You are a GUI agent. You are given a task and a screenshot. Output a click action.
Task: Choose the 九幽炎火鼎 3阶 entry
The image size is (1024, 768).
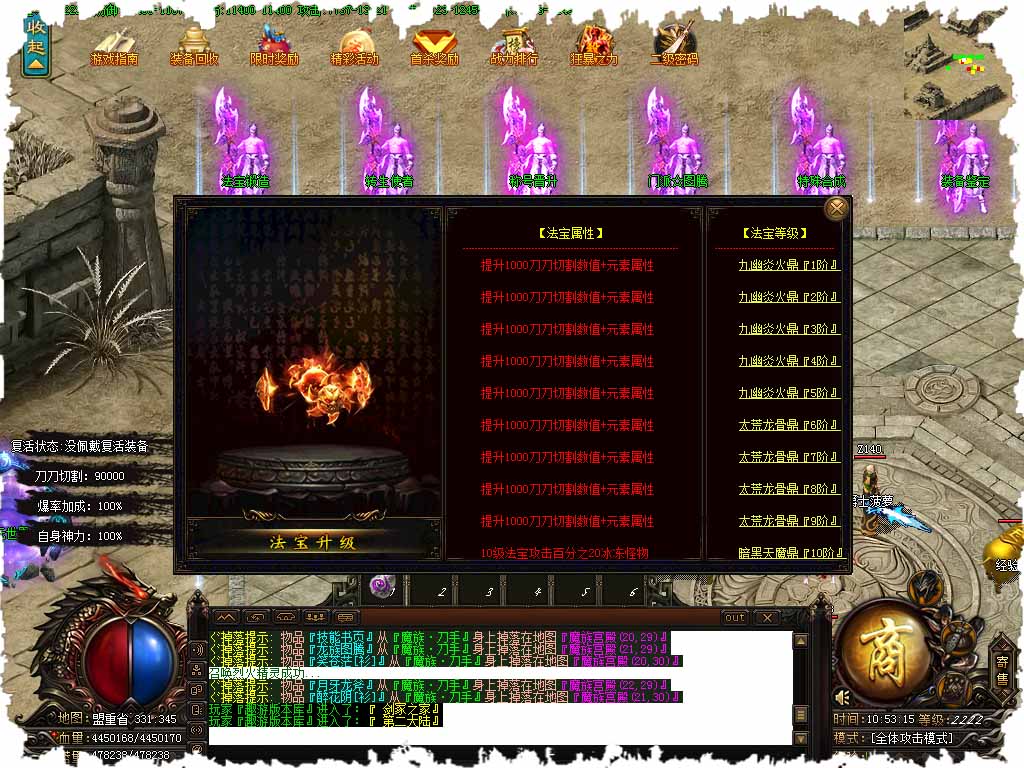[789, 329]
